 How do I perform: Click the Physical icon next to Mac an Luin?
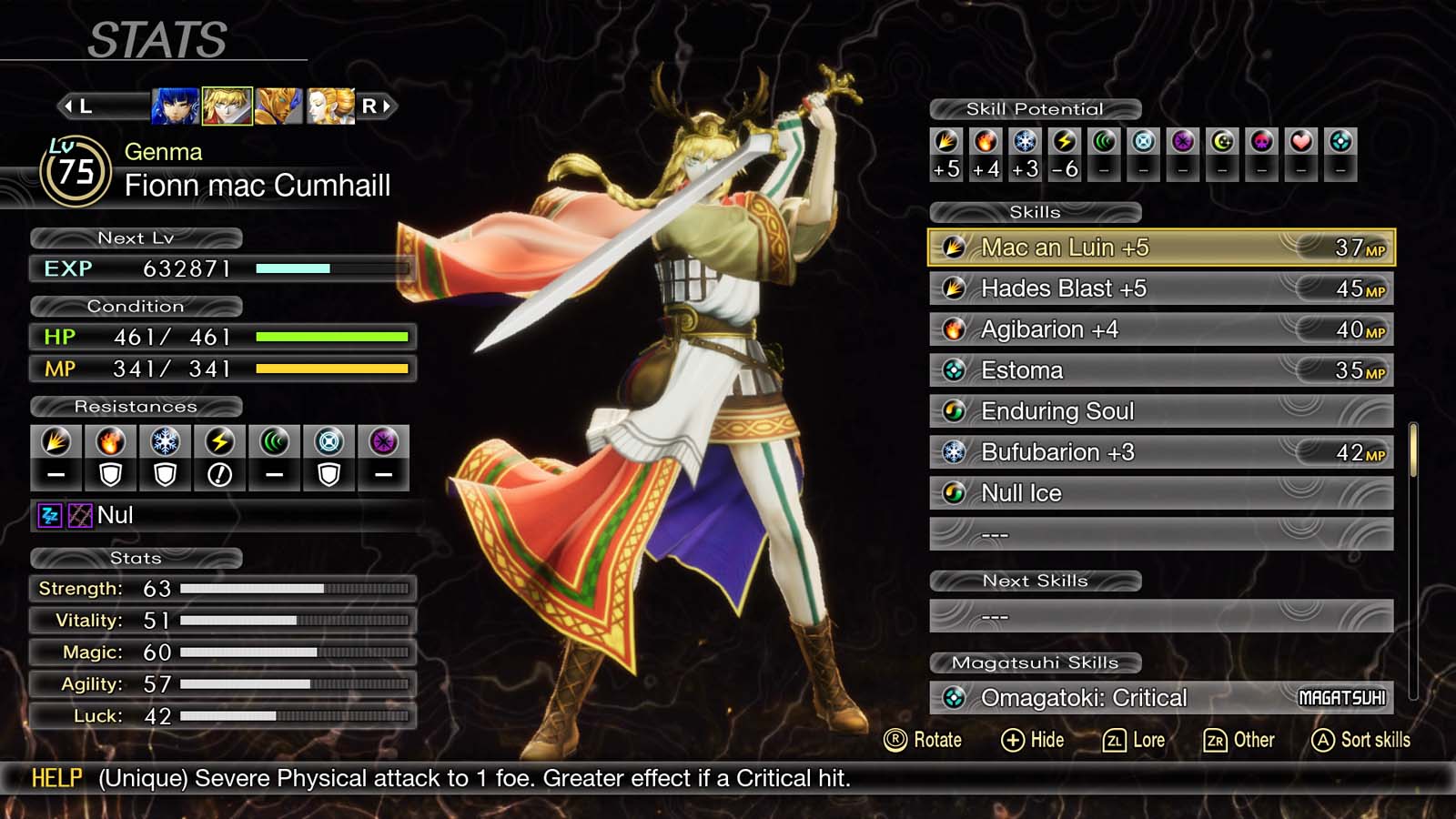coord(955,247)
